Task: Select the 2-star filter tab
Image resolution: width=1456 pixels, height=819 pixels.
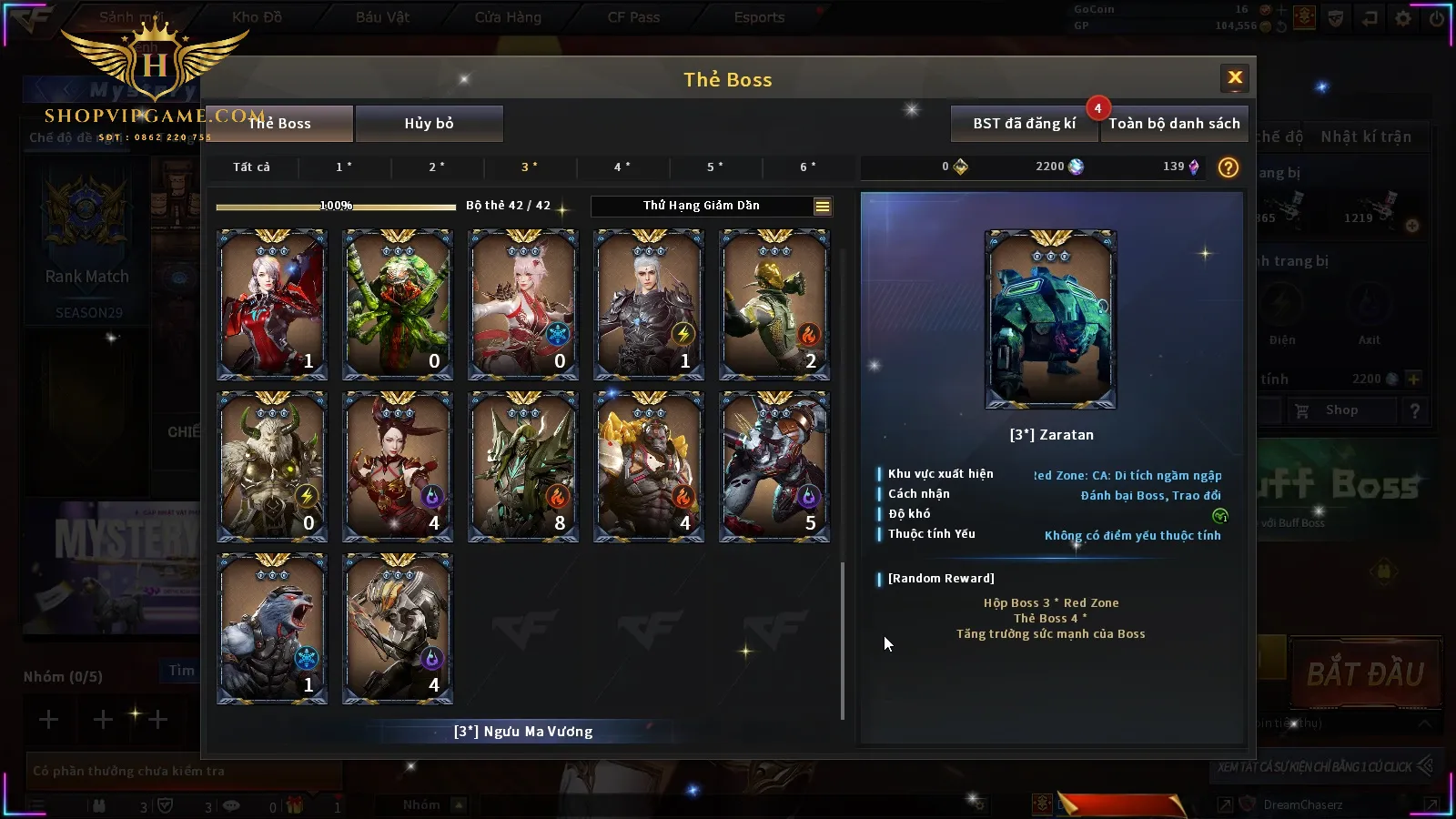Action: 437,167
